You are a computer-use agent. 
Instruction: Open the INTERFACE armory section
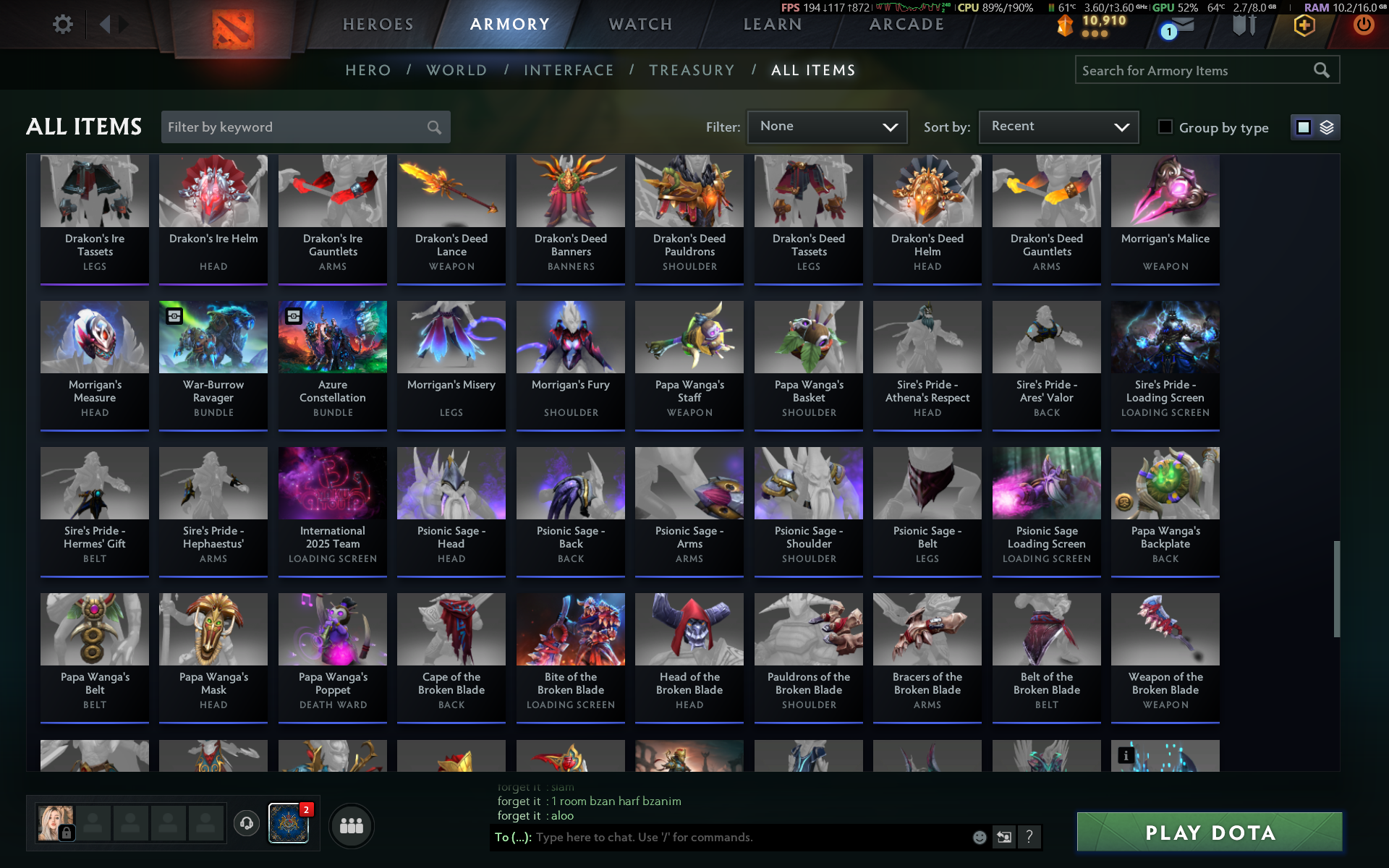coord(569,70)
